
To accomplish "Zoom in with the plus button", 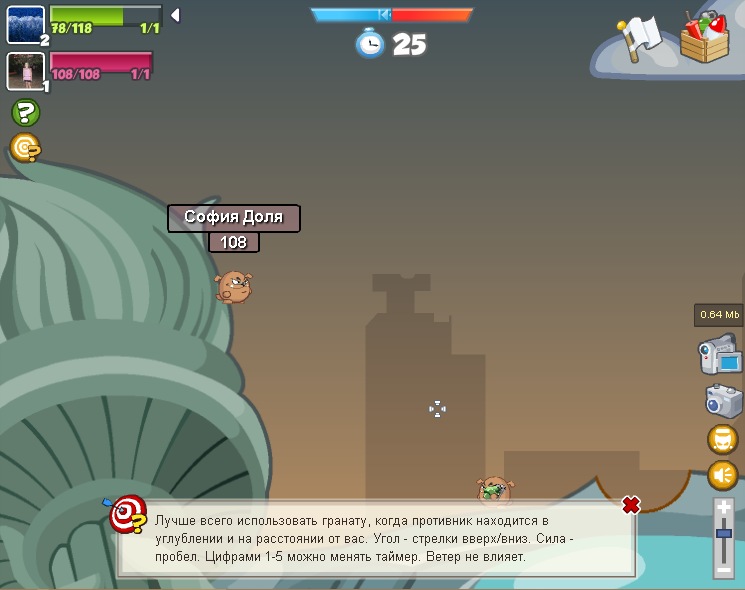I will (x=724, y=509).
